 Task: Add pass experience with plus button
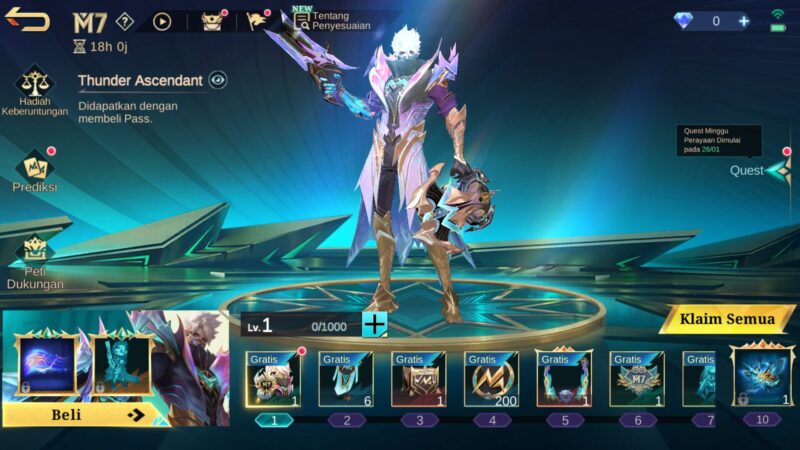tap(374, 324)
